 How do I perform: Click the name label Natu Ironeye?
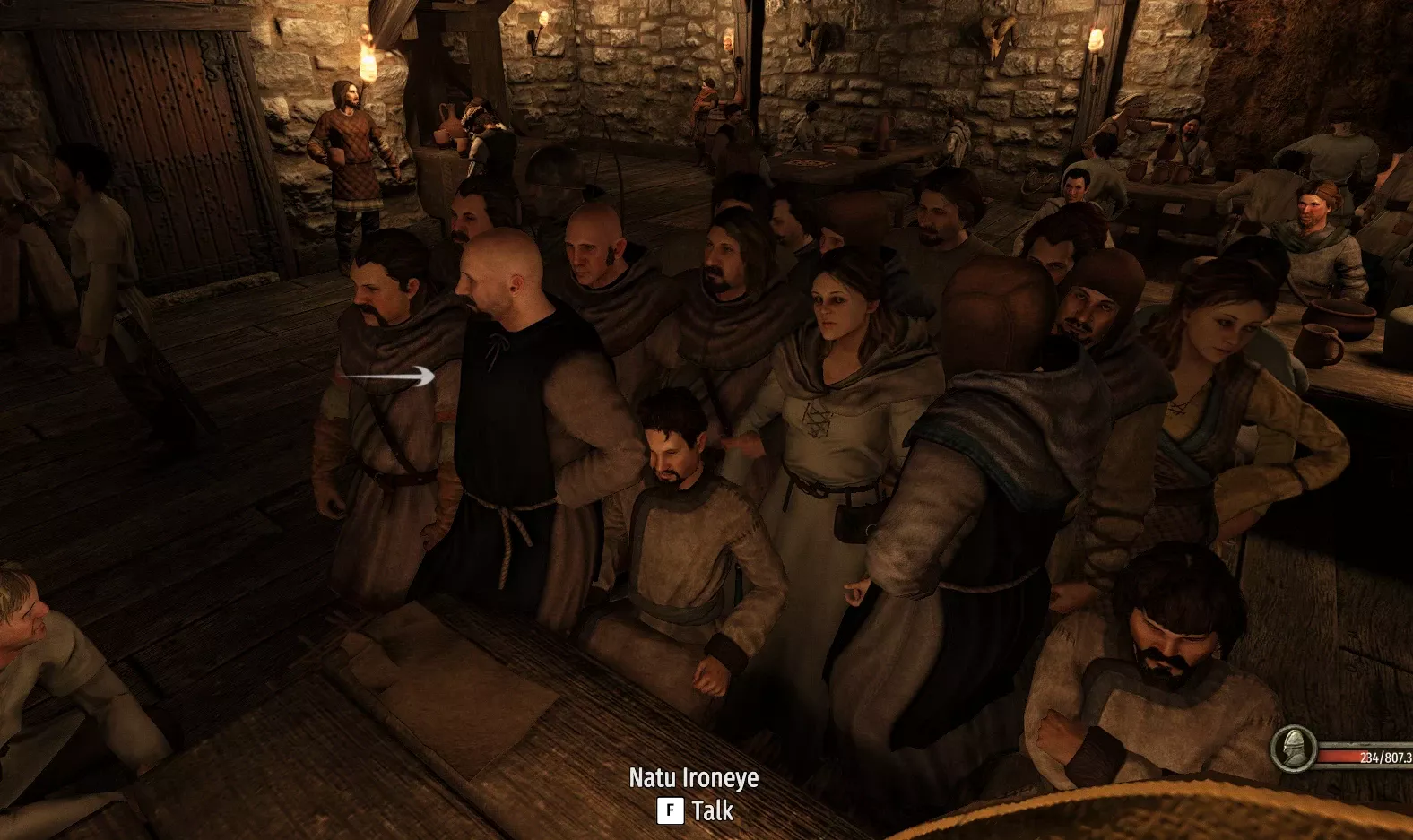(x=694, y=779)
